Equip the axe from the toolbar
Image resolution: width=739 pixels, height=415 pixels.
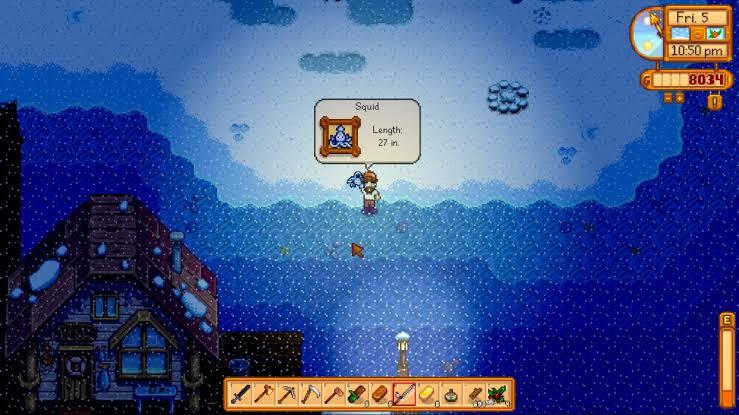(263, 393)
